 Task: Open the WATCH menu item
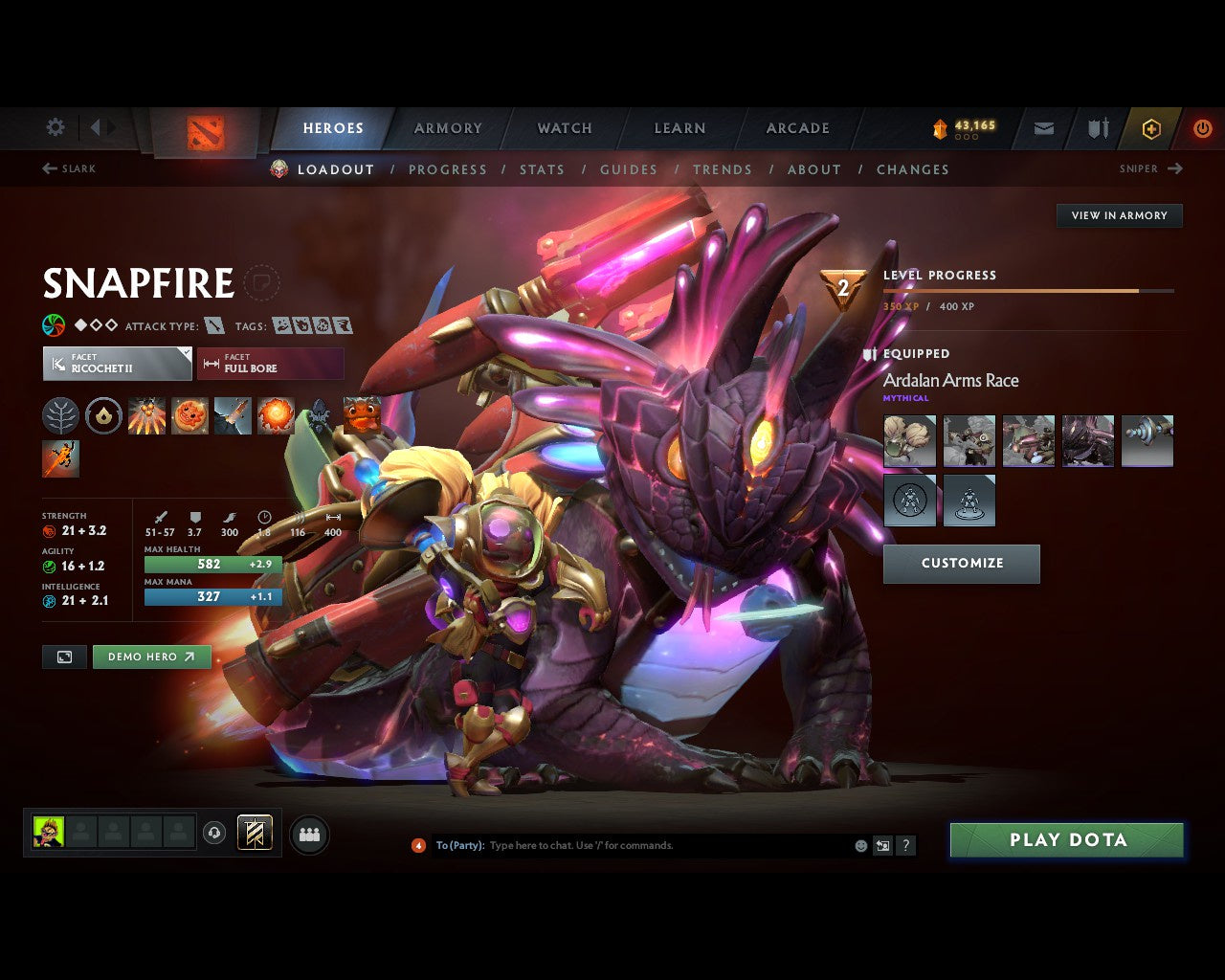pyautogui.click(x=564, y=128)
